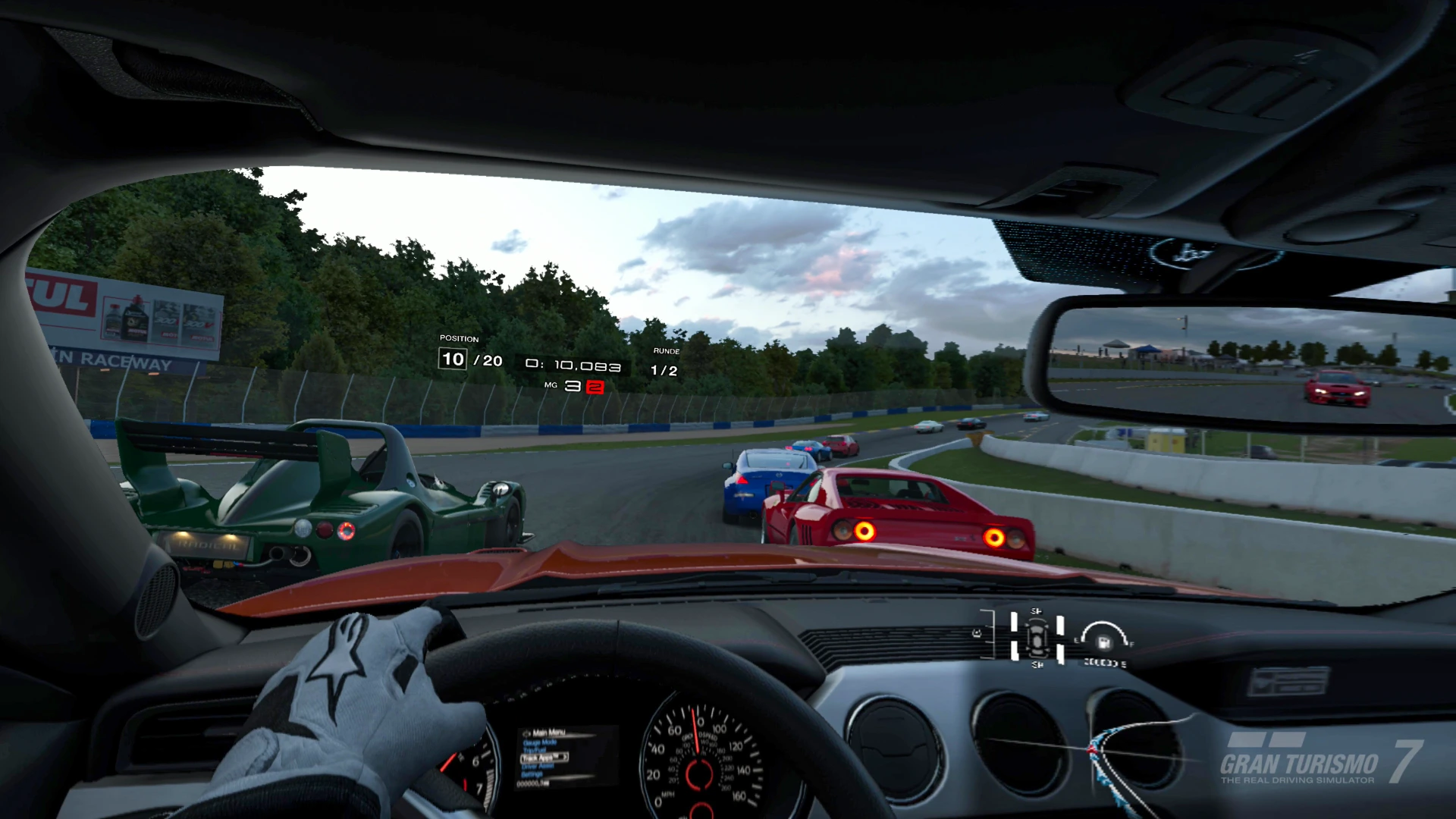Expand the Track Apps submenu arrow

(566, 757)
